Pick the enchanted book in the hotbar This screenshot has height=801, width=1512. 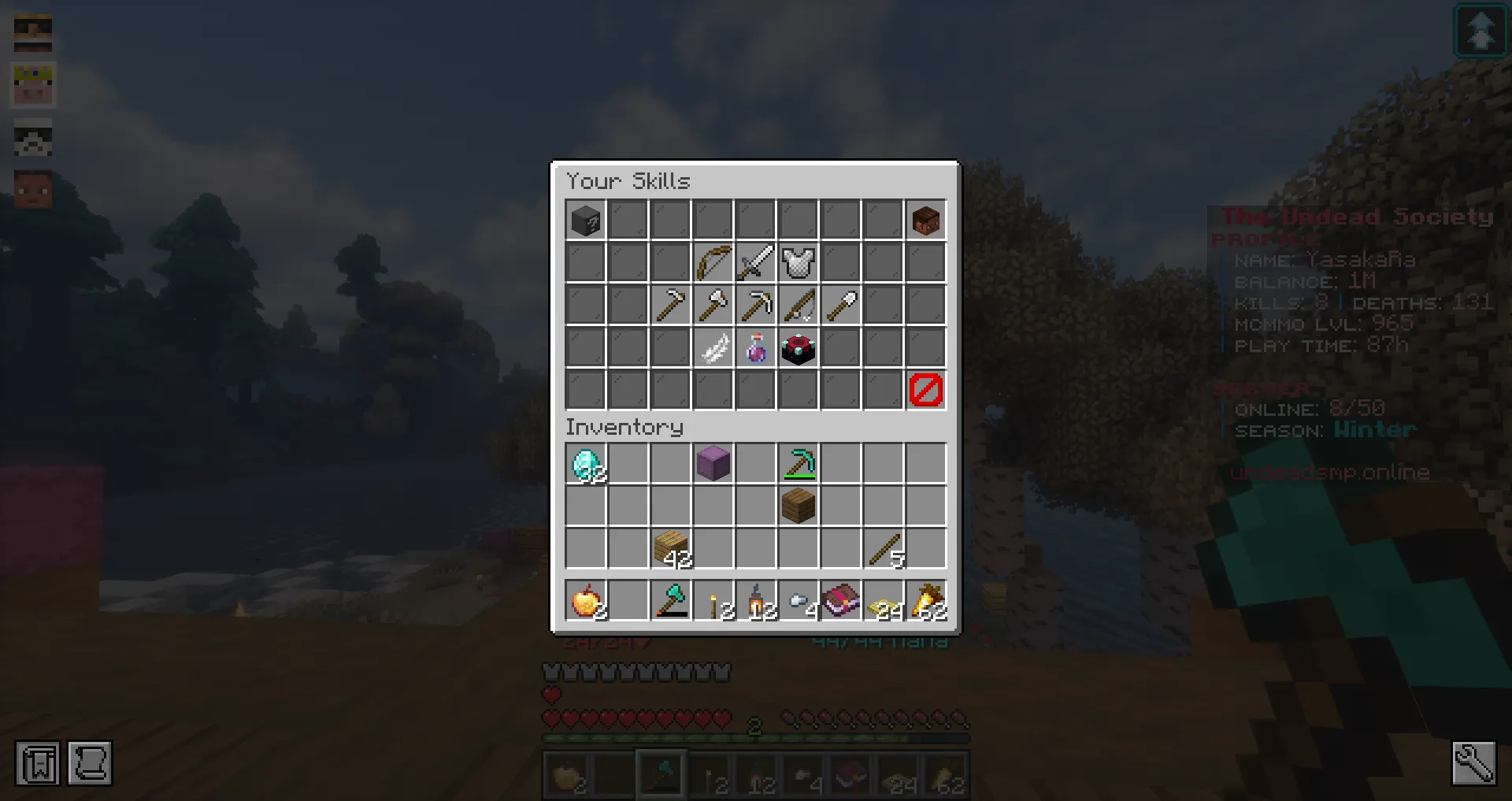coord(841,603)
